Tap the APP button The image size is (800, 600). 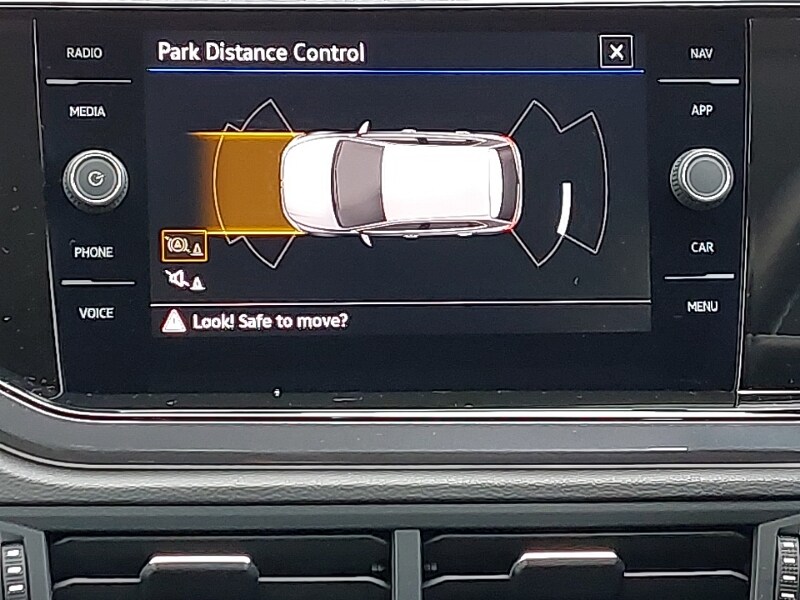(x=702, y=110)
